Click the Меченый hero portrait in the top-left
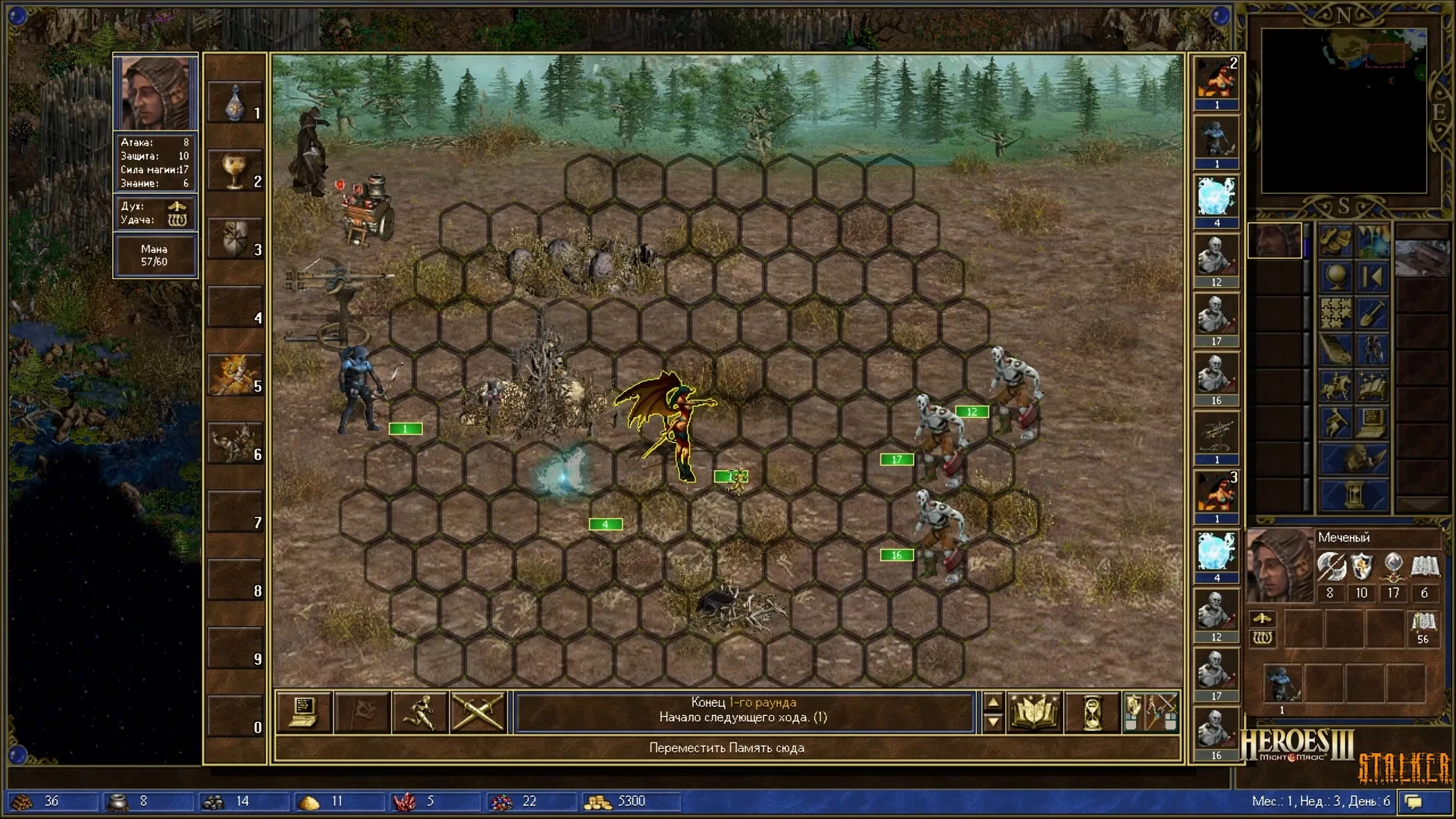The height and width of the screenshot is (819, 1456). tap(155, 91)
